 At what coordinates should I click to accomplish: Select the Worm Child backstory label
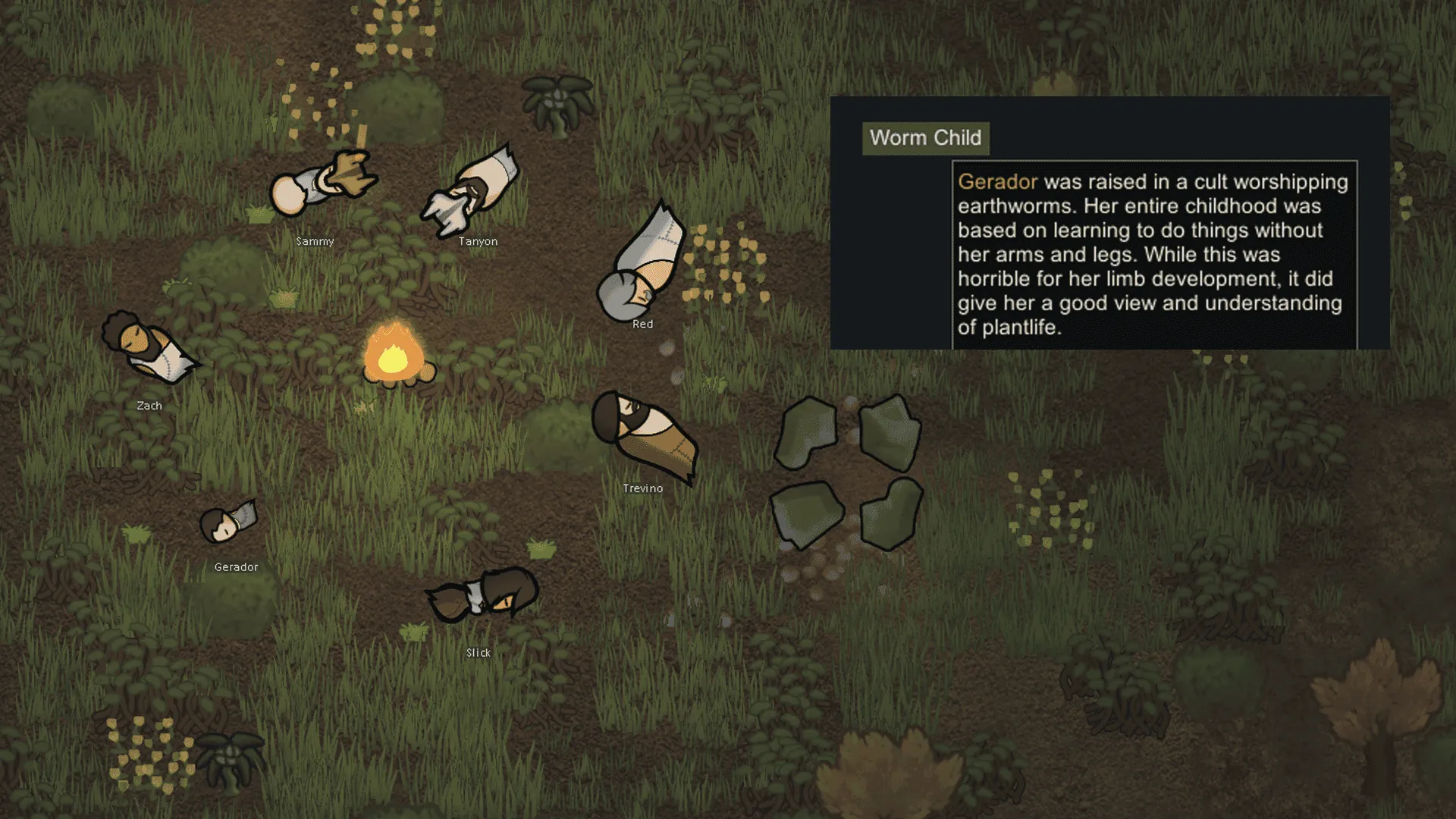[925, 138]
